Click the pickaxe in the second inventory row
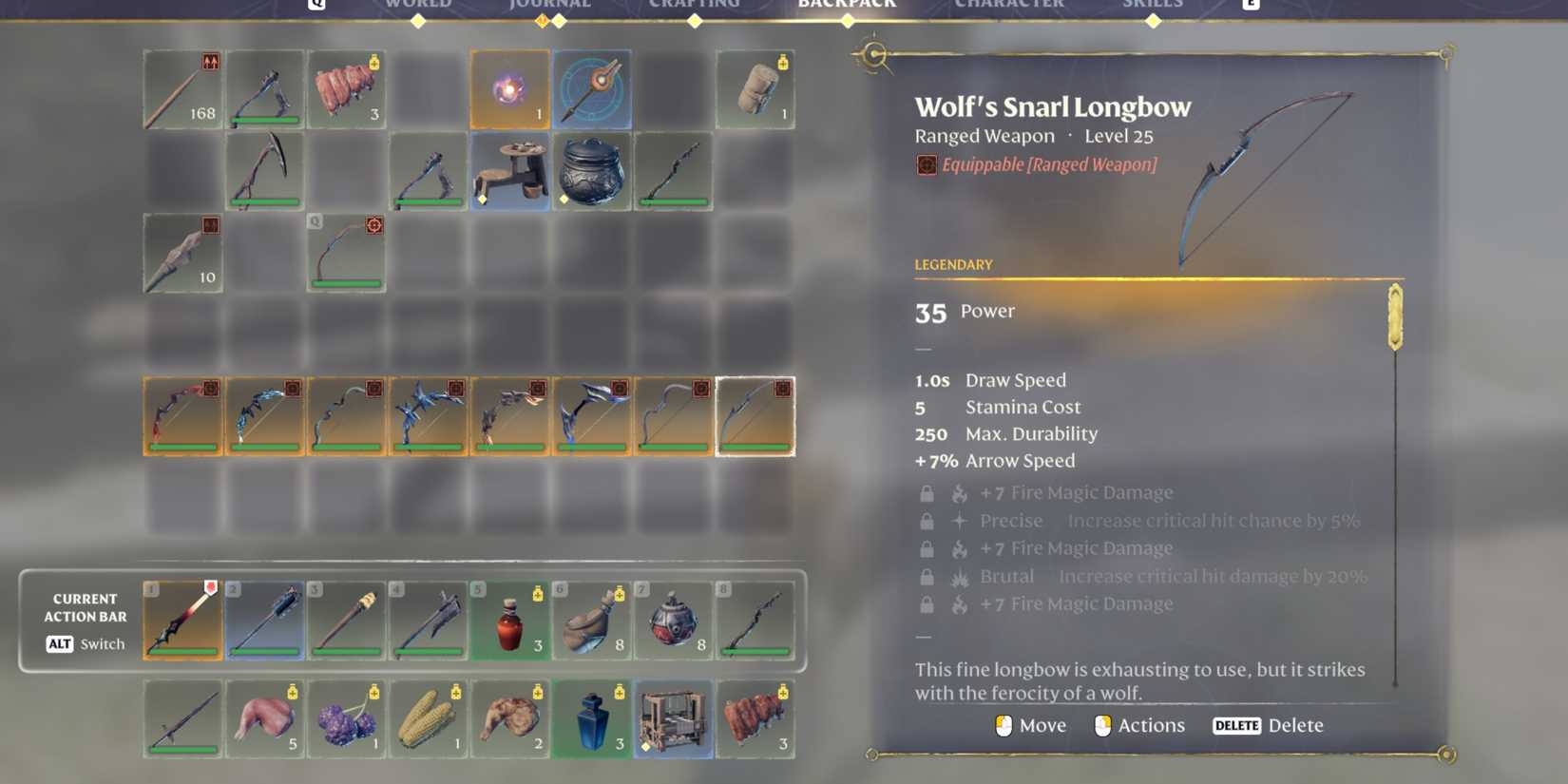The image size is (1568, 784). [x=264, y=172]
